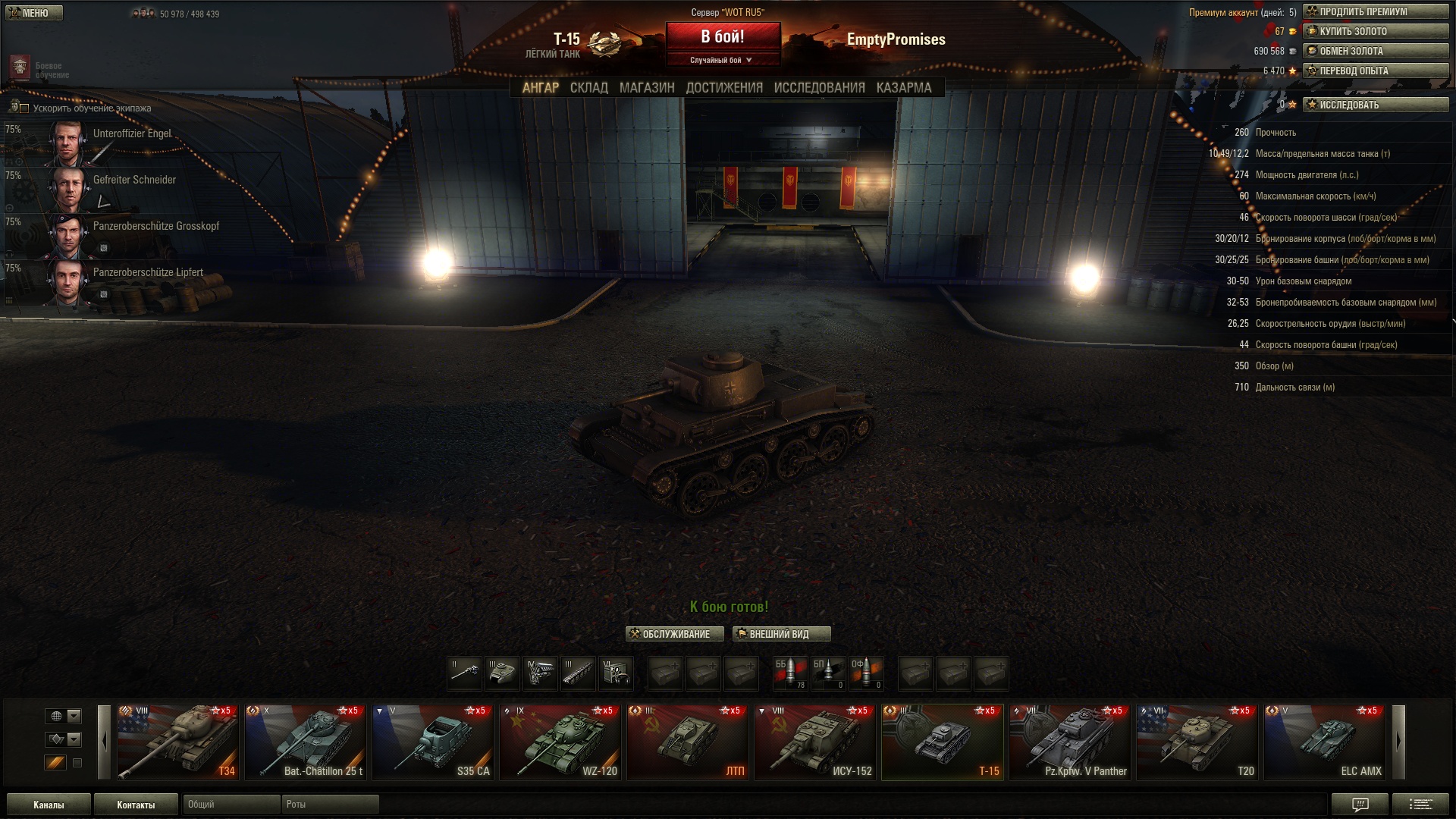The width and height of the screenshot is (1456, 819).
Task: Go to the ИССЛЕДОВАНИЯ research tab
Action: [x=819, y=88]
